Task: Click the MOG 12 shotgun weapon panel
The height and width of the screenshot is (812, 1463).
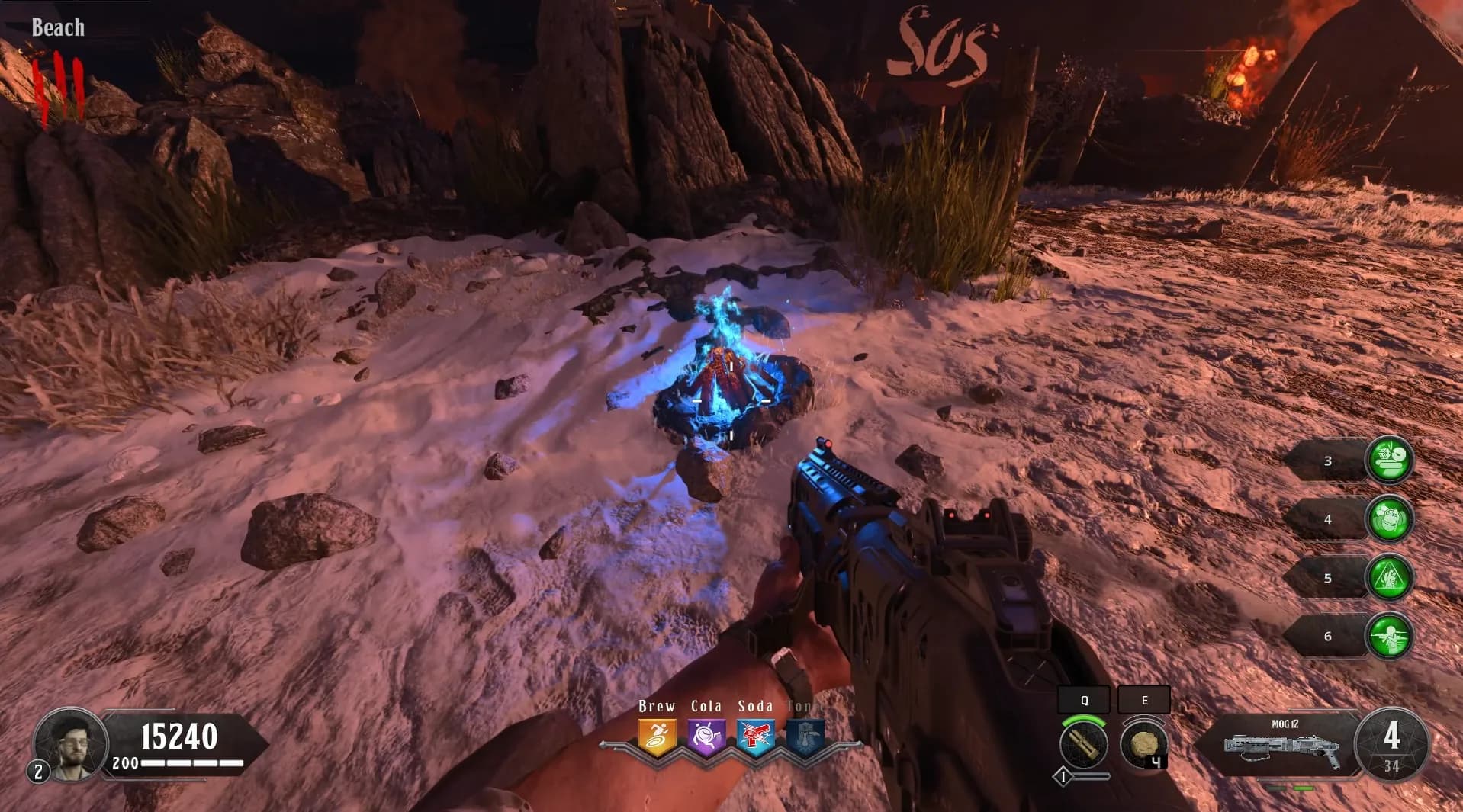Action: (1283, 745)
